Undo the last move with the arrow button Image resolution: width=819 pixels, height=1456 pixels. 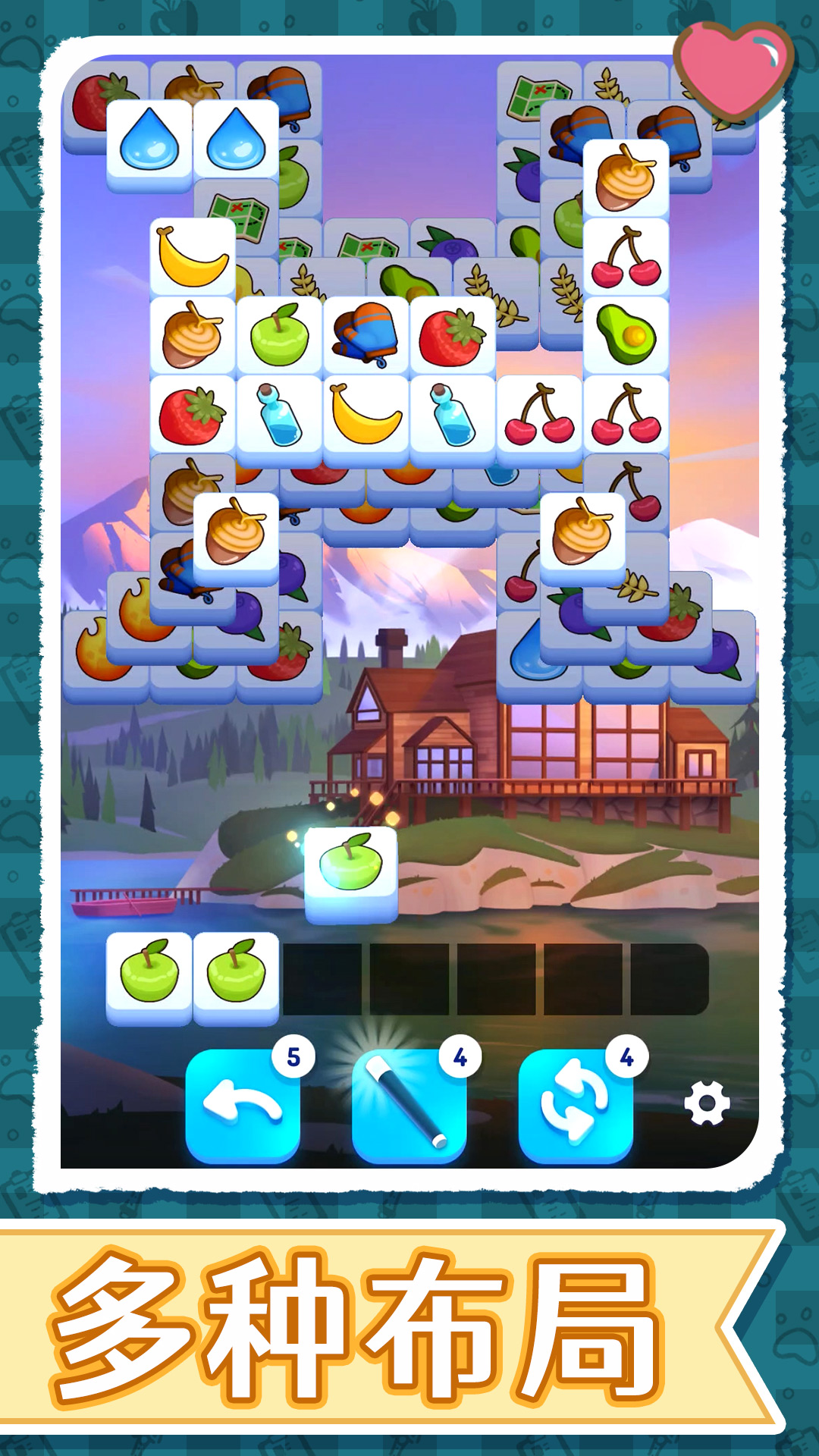(x=243, y=1106)
